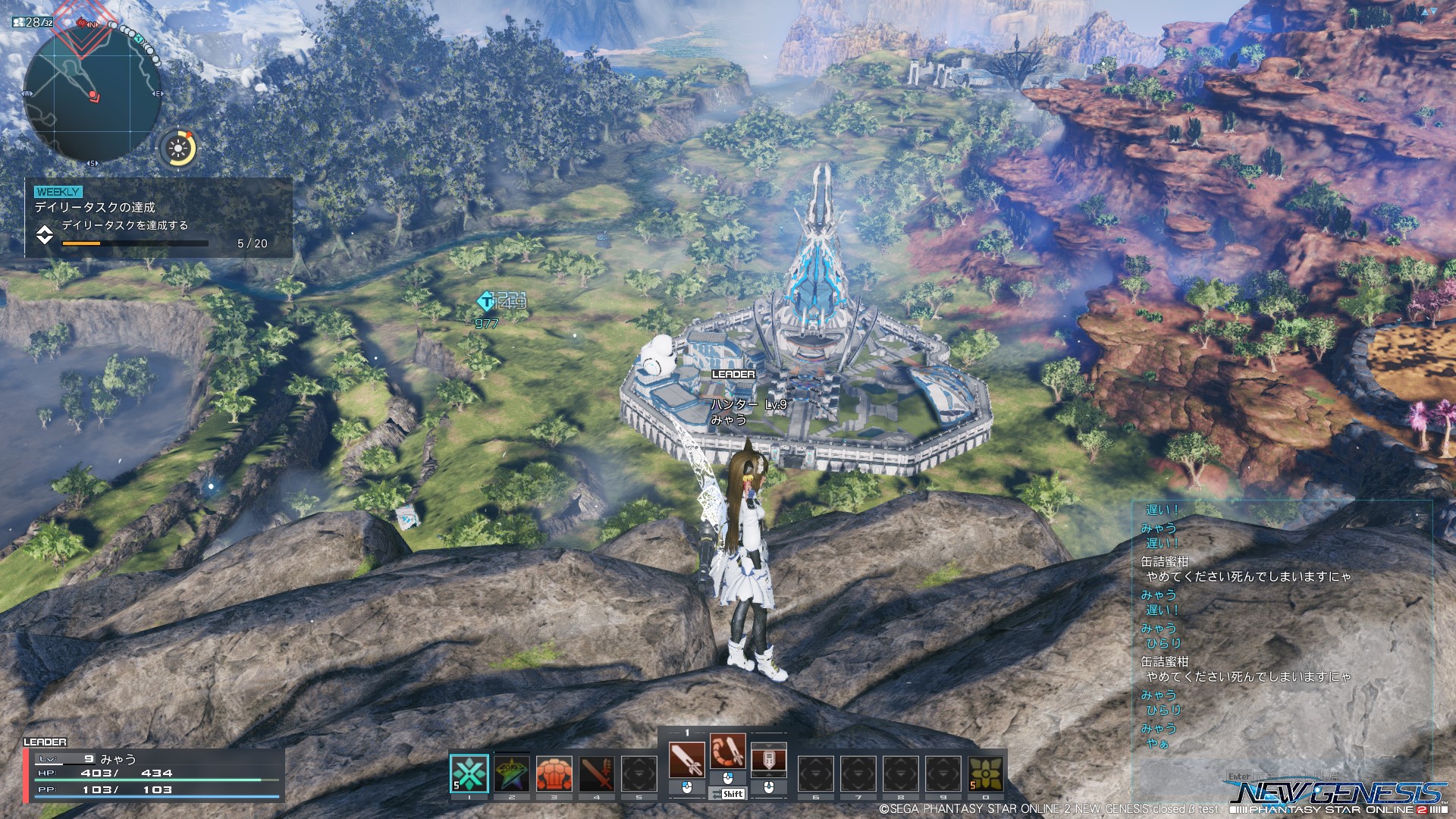Viewport: 1456px width, 819px height.
Task: Use the yellow flower item in slot 0
Action: (x=986, y=773)
